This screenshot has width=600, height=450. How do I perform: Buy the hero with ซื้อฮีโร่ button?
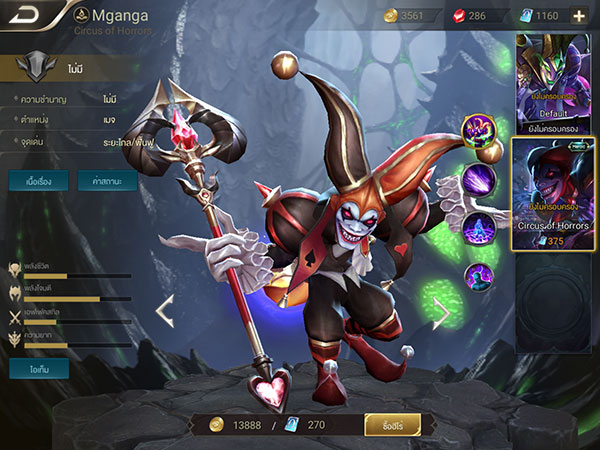[x=392, y=425]
